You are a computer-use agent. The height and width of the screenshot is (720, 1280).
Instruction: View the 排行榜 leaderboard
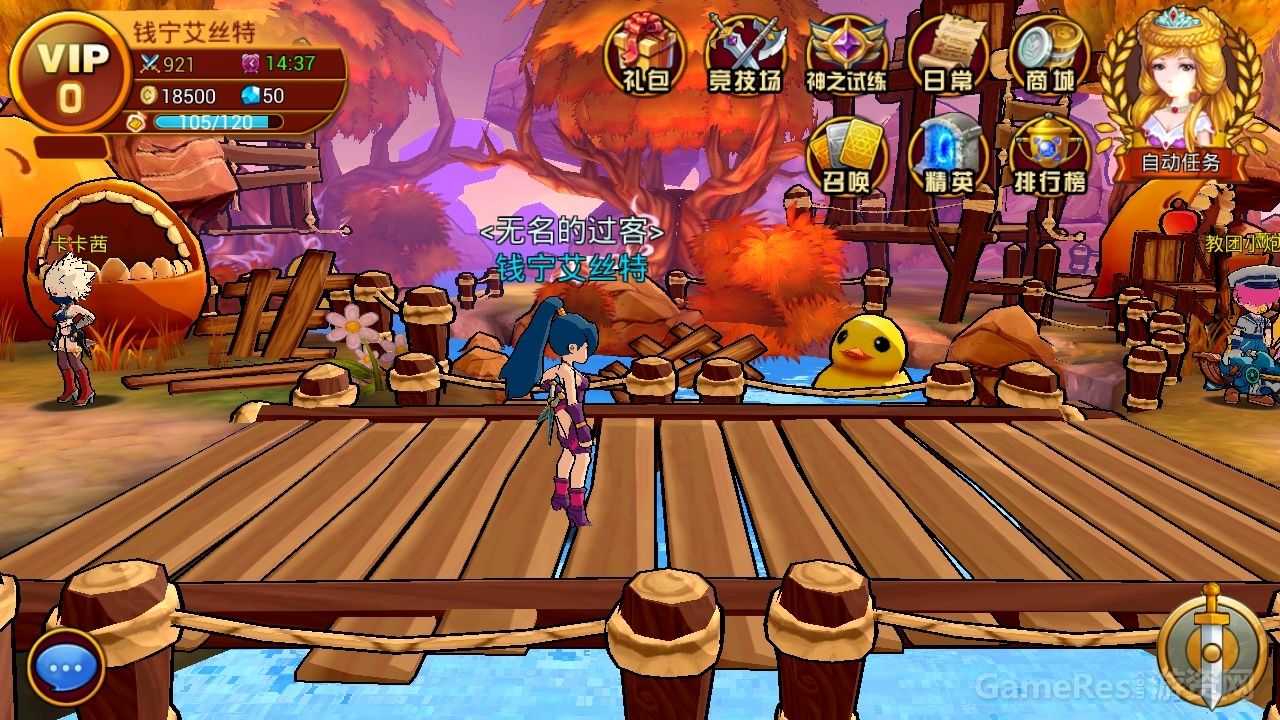point(1049,155)
